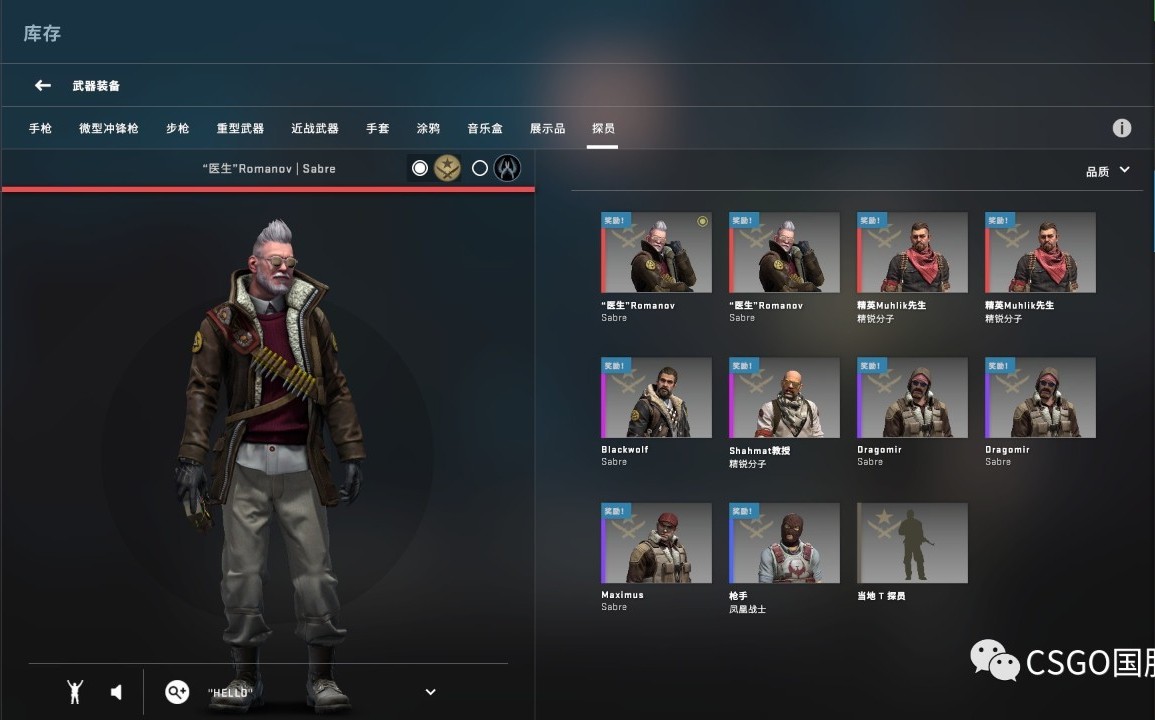This screenshot has height=720, width=1155.
Task: Expand the "HELLO" voice line dropdown arrow
Action: tap(431, 692)
